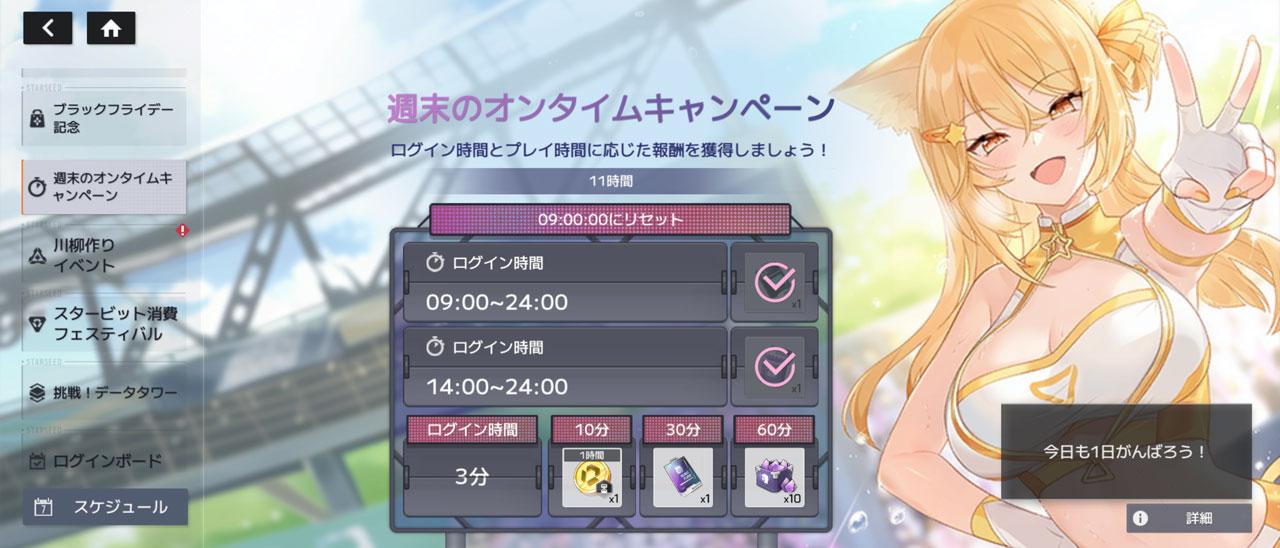Screen dimensions: 1280x548
Task: Open the ブラックフライデー記念 event tab
Action: [x=104, y=118]
